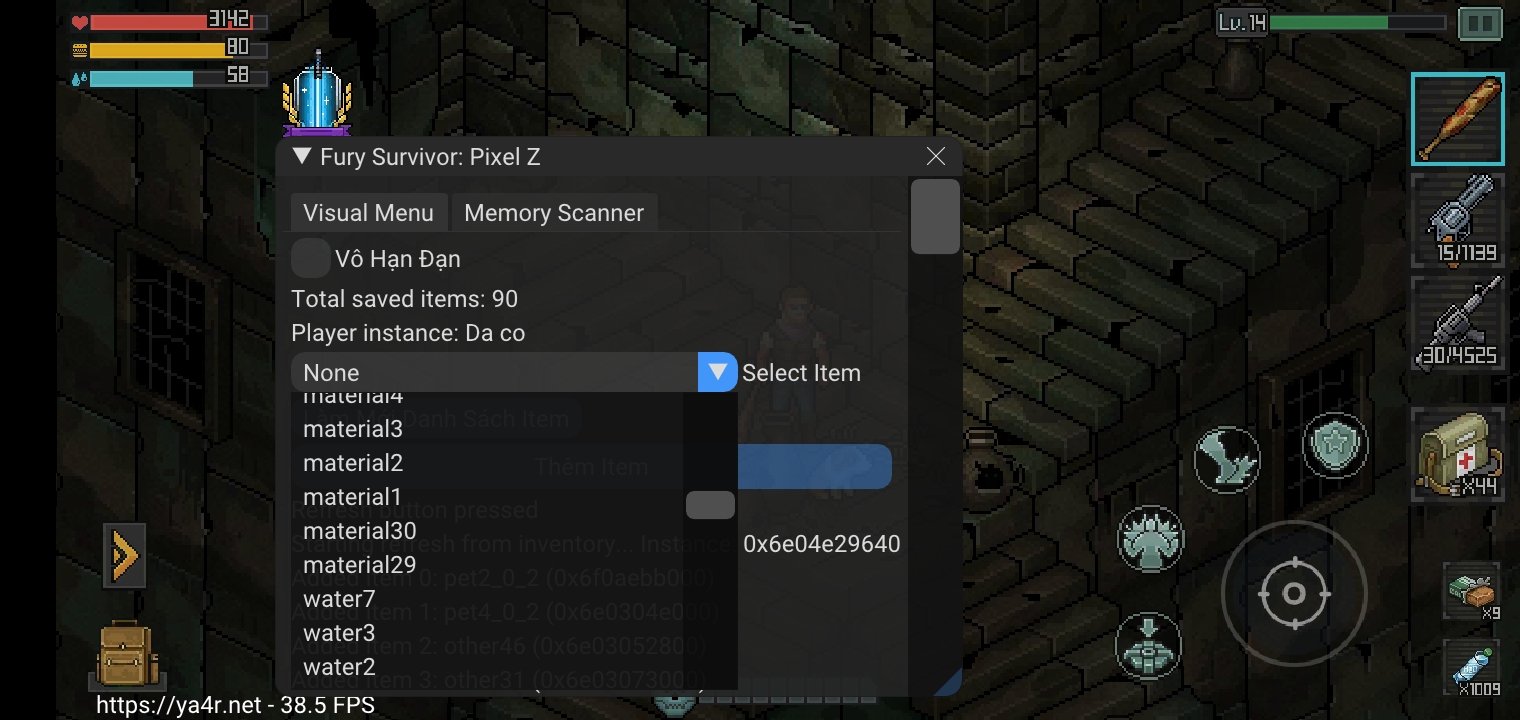Image resolution: width=1520 pixels, height=720 pixels.
Task: Equip the rifle with 30/4525 ammo
Action: click(x=1457, y=322)
